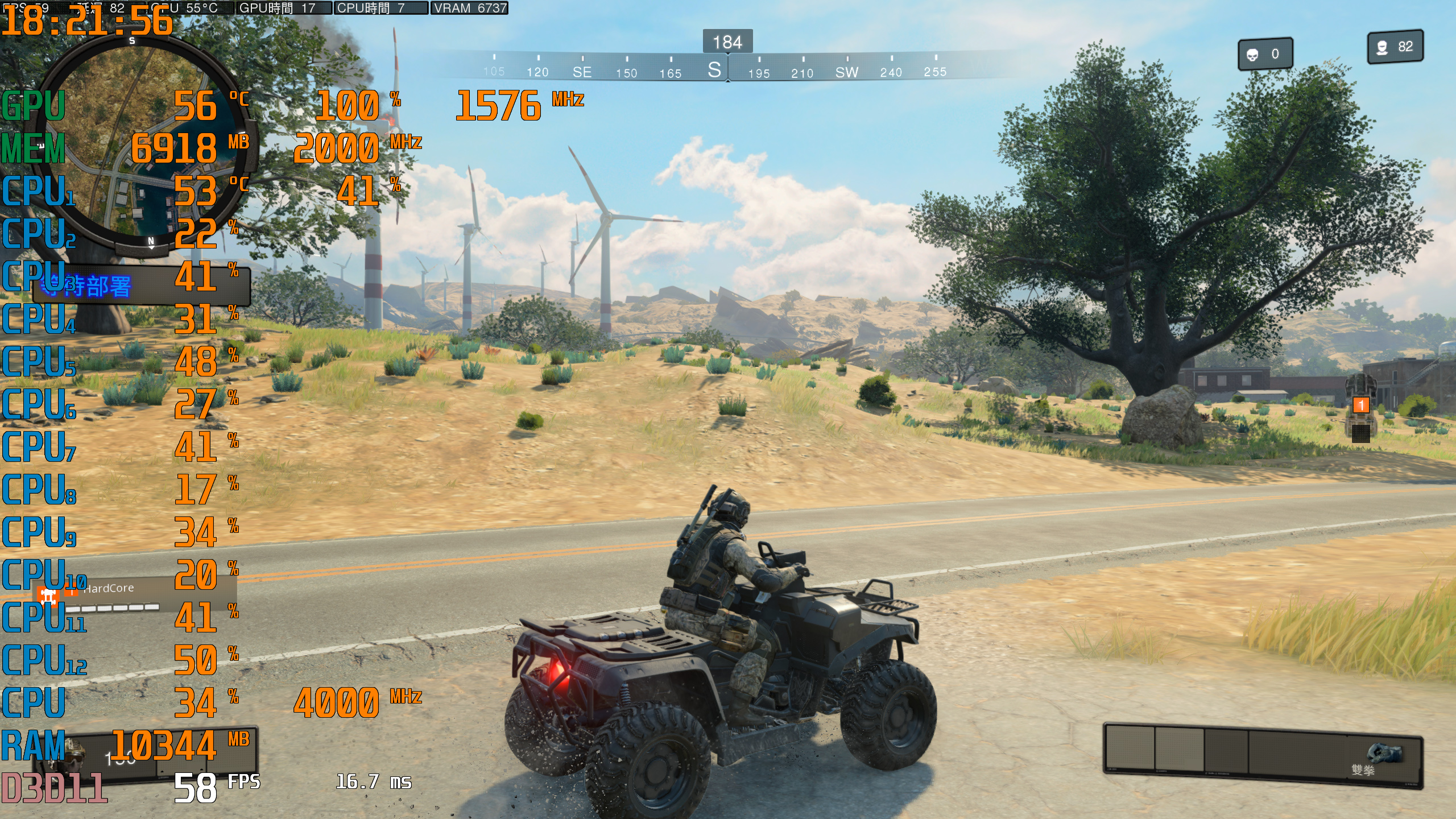The height and width of the screenshot is (819, 1456).
Task: Click the HardCore squad member entry
Action: [x=108, y=589]
